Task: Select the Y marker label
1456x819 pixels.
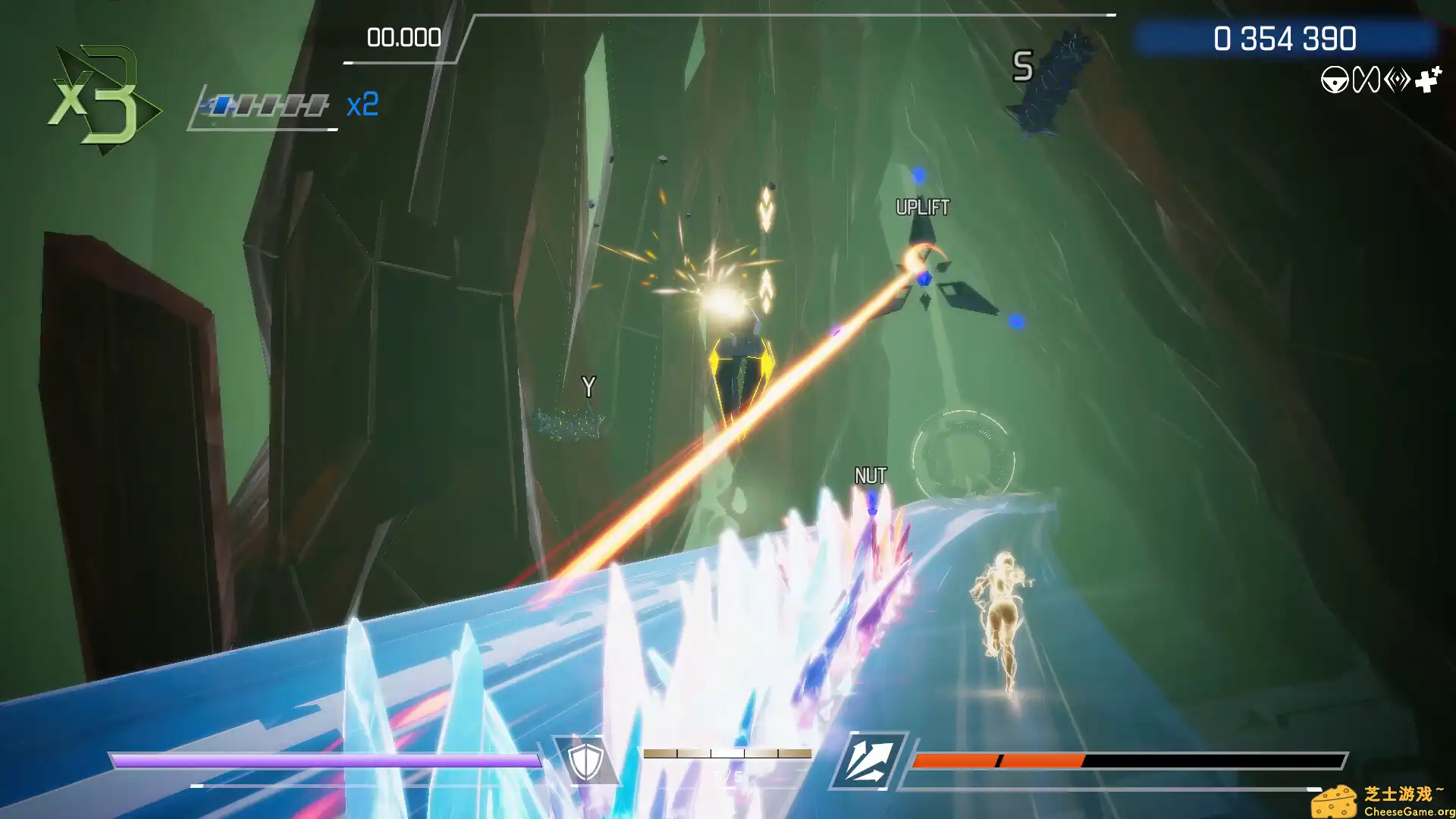Action: (589, 385)
